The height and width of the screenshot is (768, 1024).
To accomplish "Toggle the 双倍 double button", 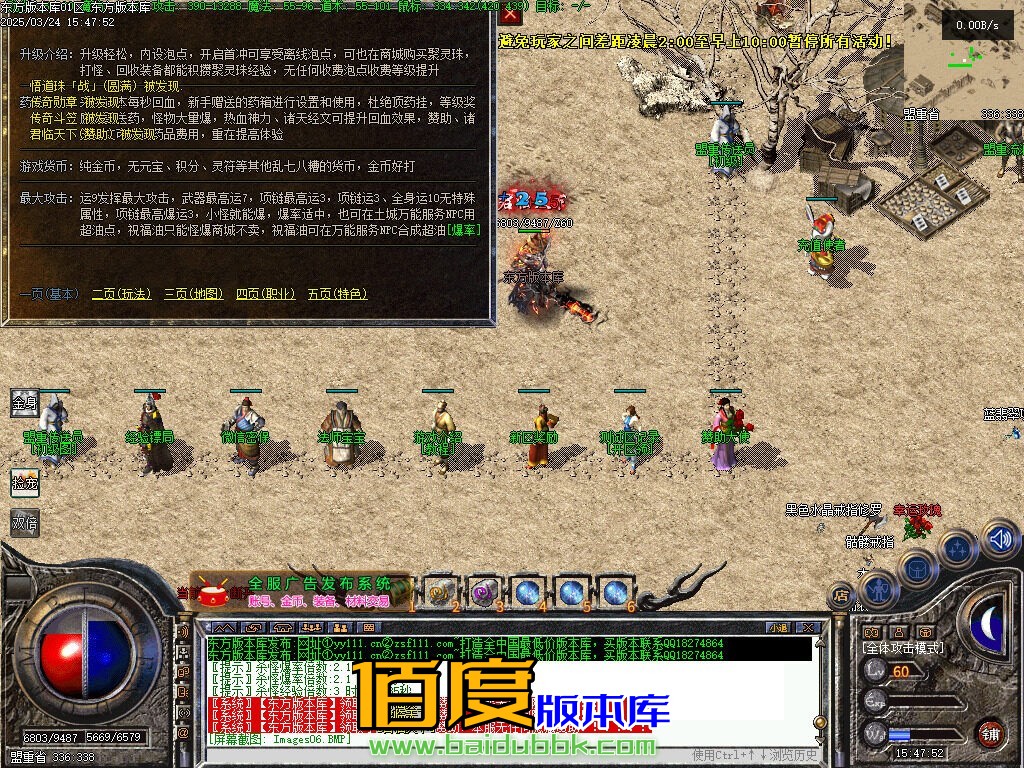I will [x=24, y=521].
